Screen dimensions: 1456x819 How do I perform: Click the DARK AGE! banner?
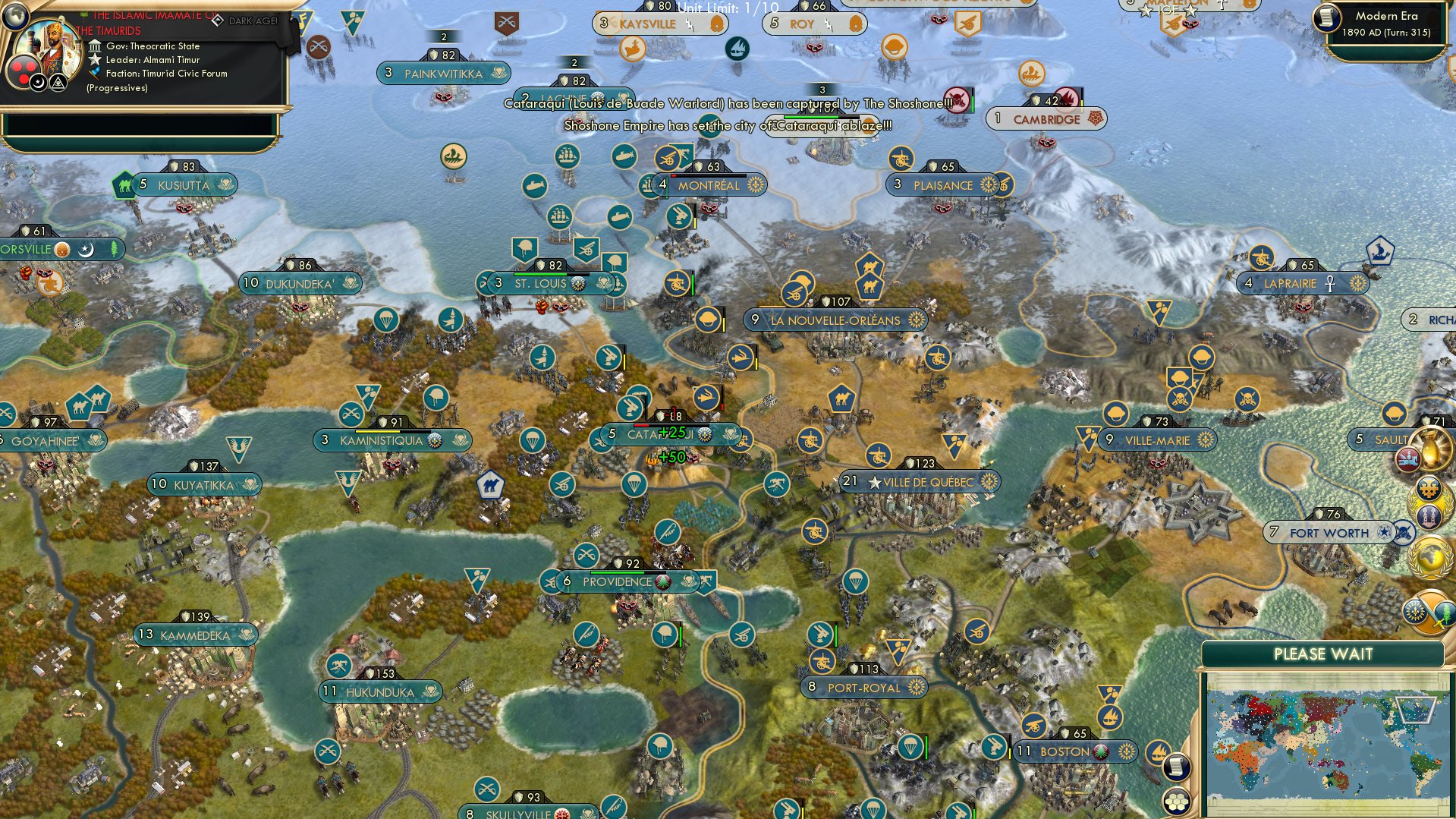point(253,21)
